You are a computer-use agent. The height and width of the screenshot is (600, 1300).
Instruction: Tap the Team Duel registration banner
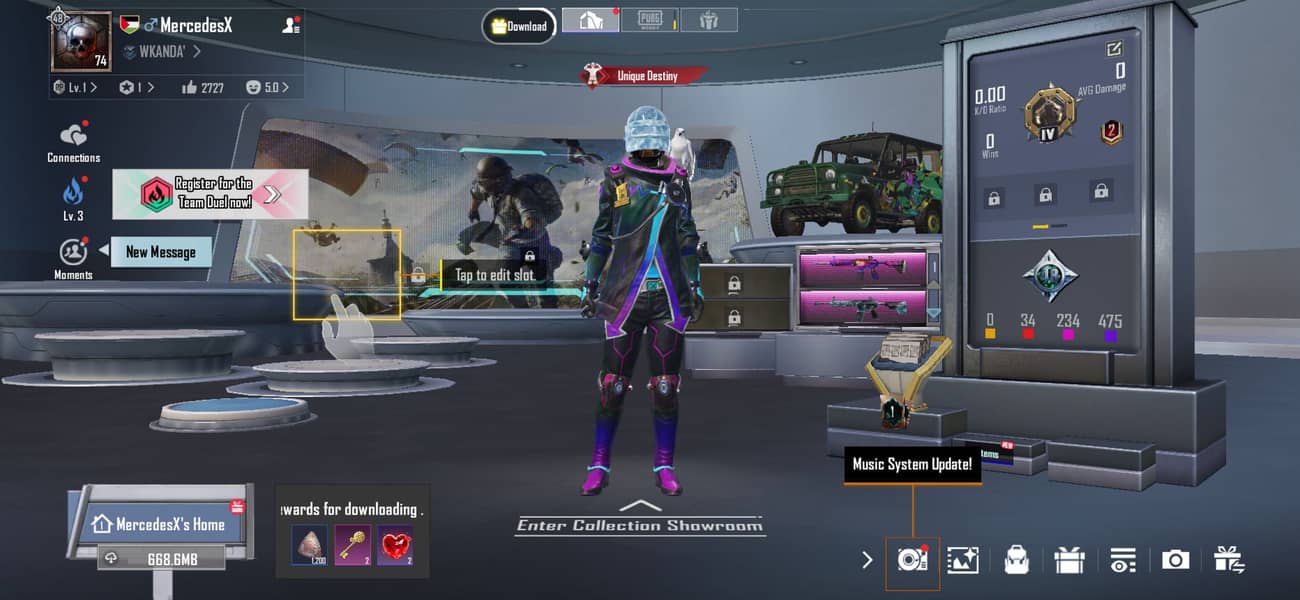tap(210, 193)
